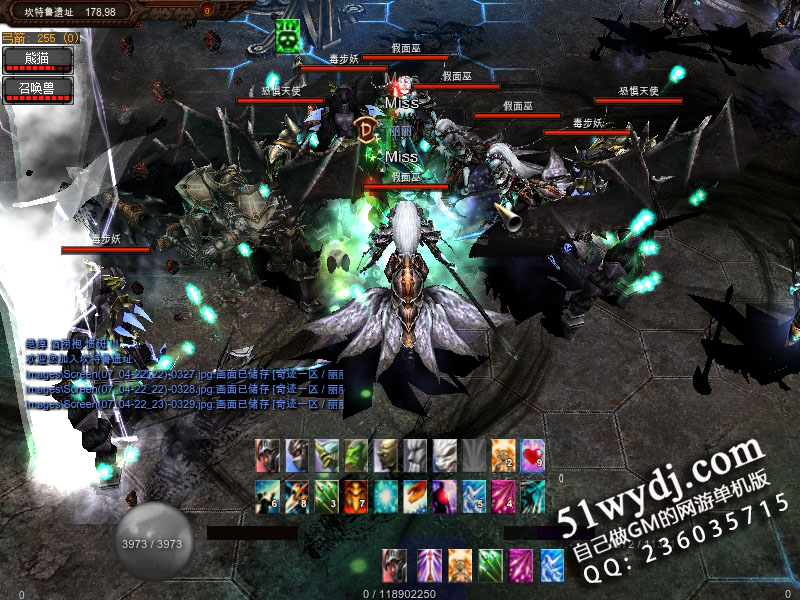
Task: Activate the green orc face skill
Action: 356,454
